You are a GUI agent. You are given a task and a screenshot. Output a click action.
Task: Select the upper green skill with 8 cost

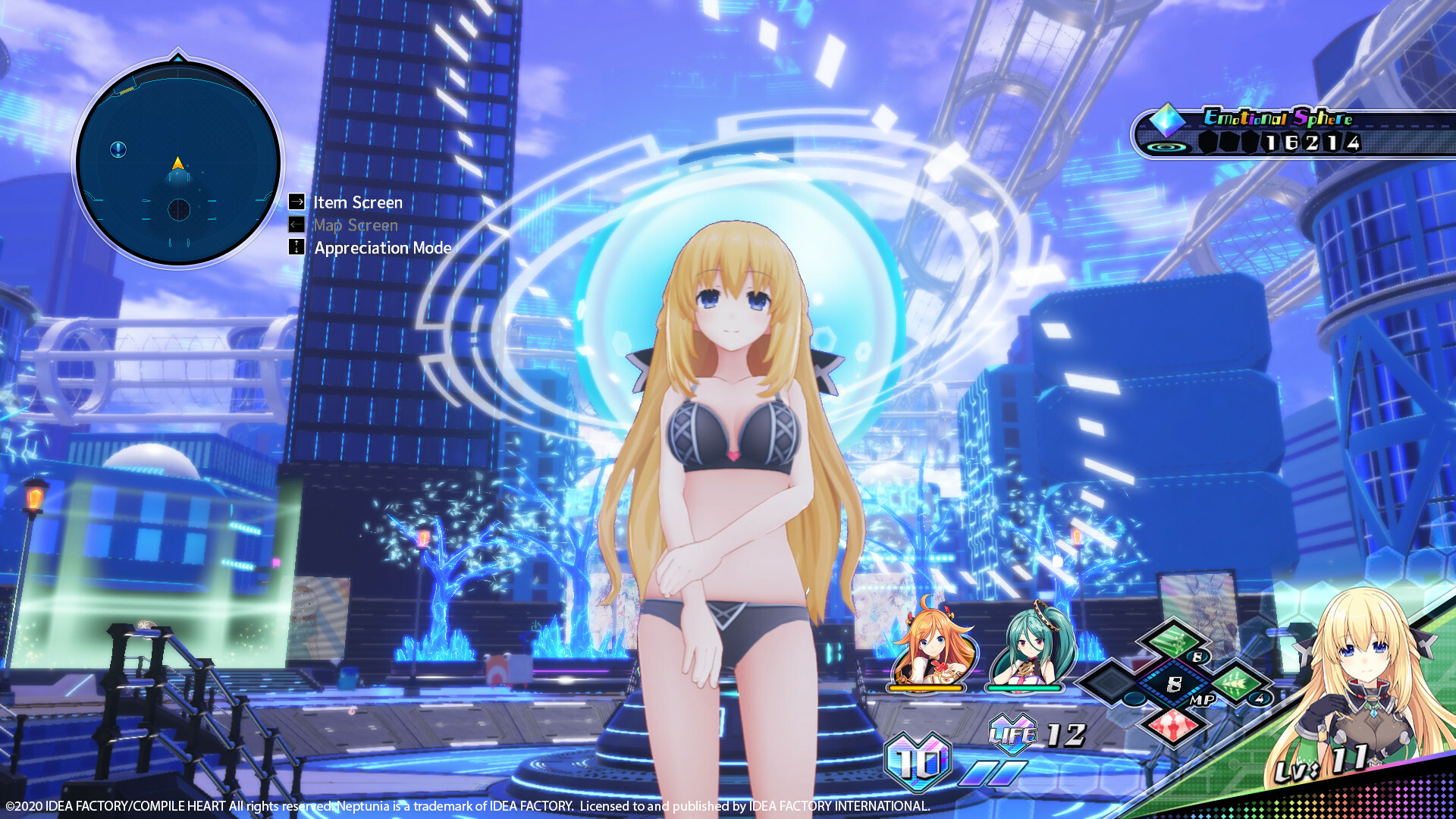(1174, 641)
